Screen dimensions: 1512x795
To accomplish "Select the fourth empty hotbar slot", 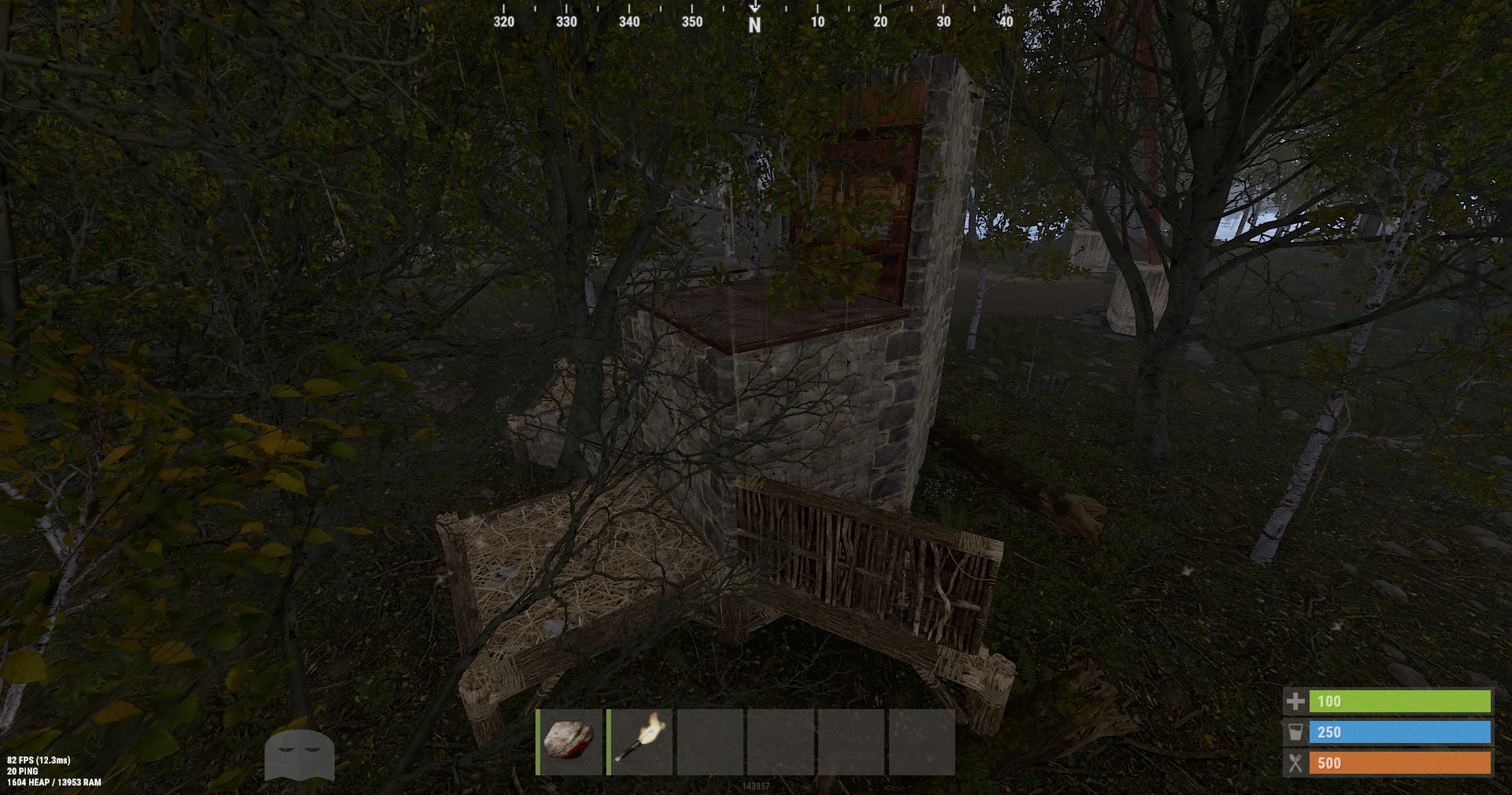I will point(780,741).
